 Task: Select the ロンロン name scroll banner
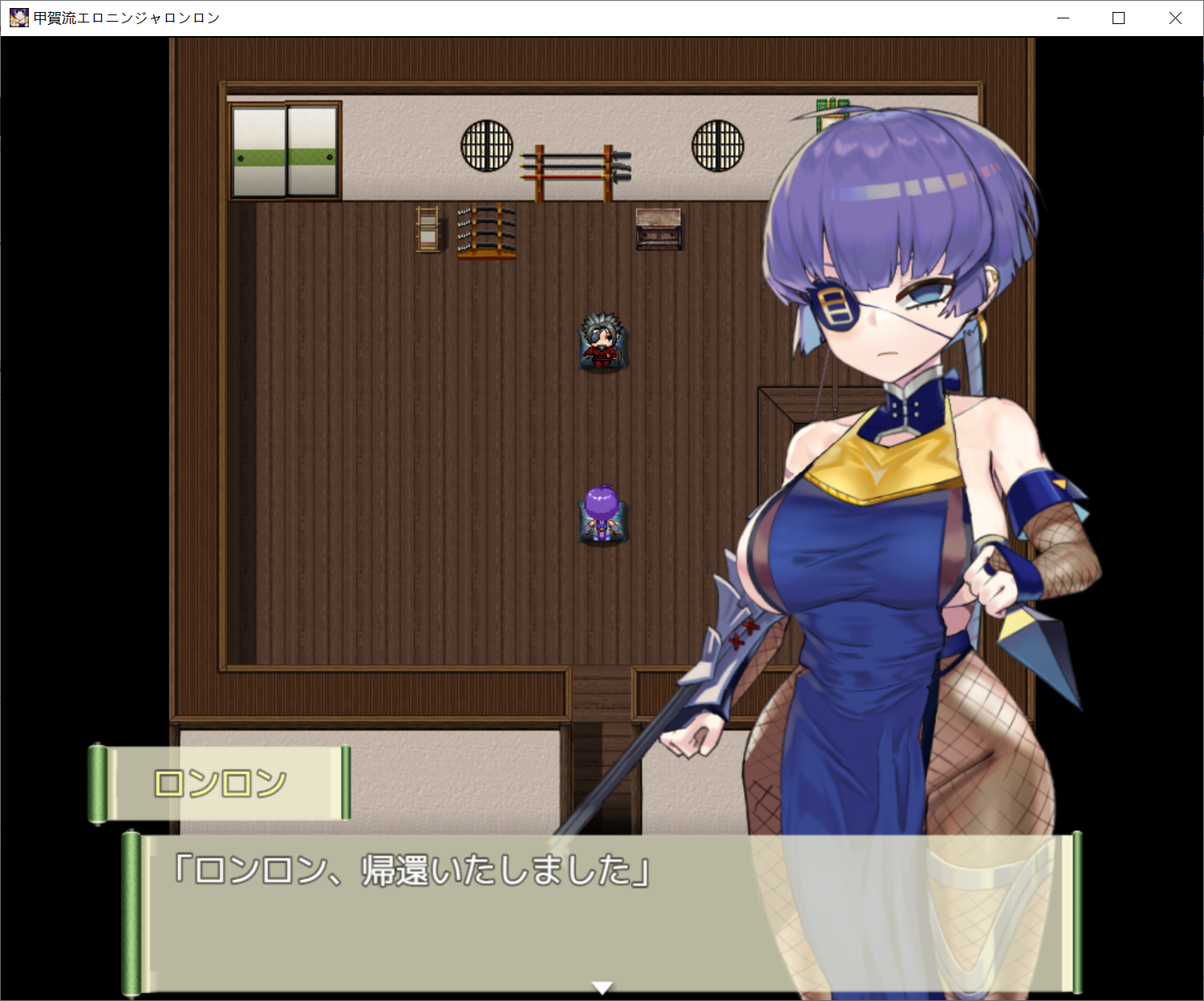(x=221, y=782)
